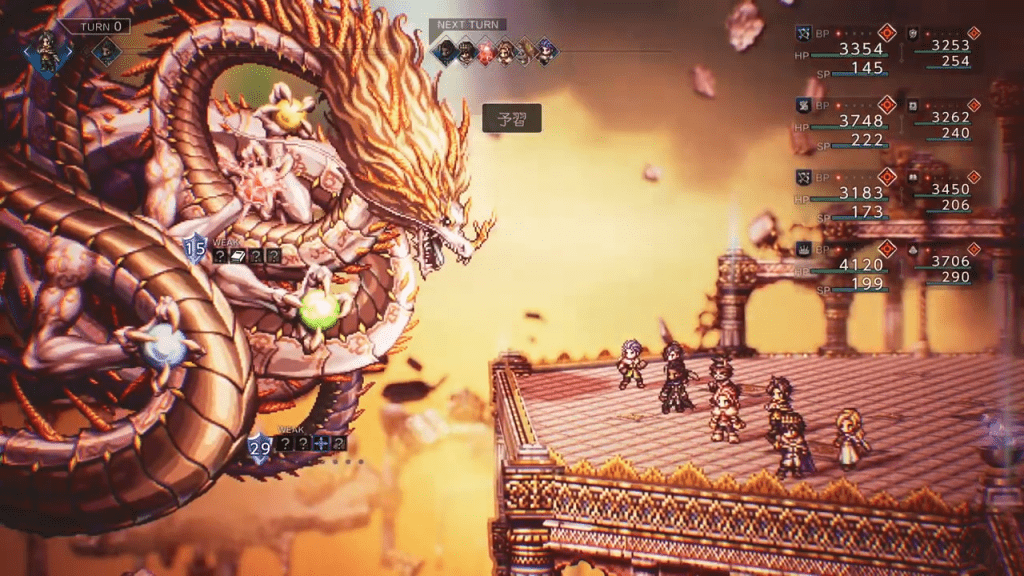Inspect the revealed tome weakness icon

pyautogui.click(x=237, y=256)
